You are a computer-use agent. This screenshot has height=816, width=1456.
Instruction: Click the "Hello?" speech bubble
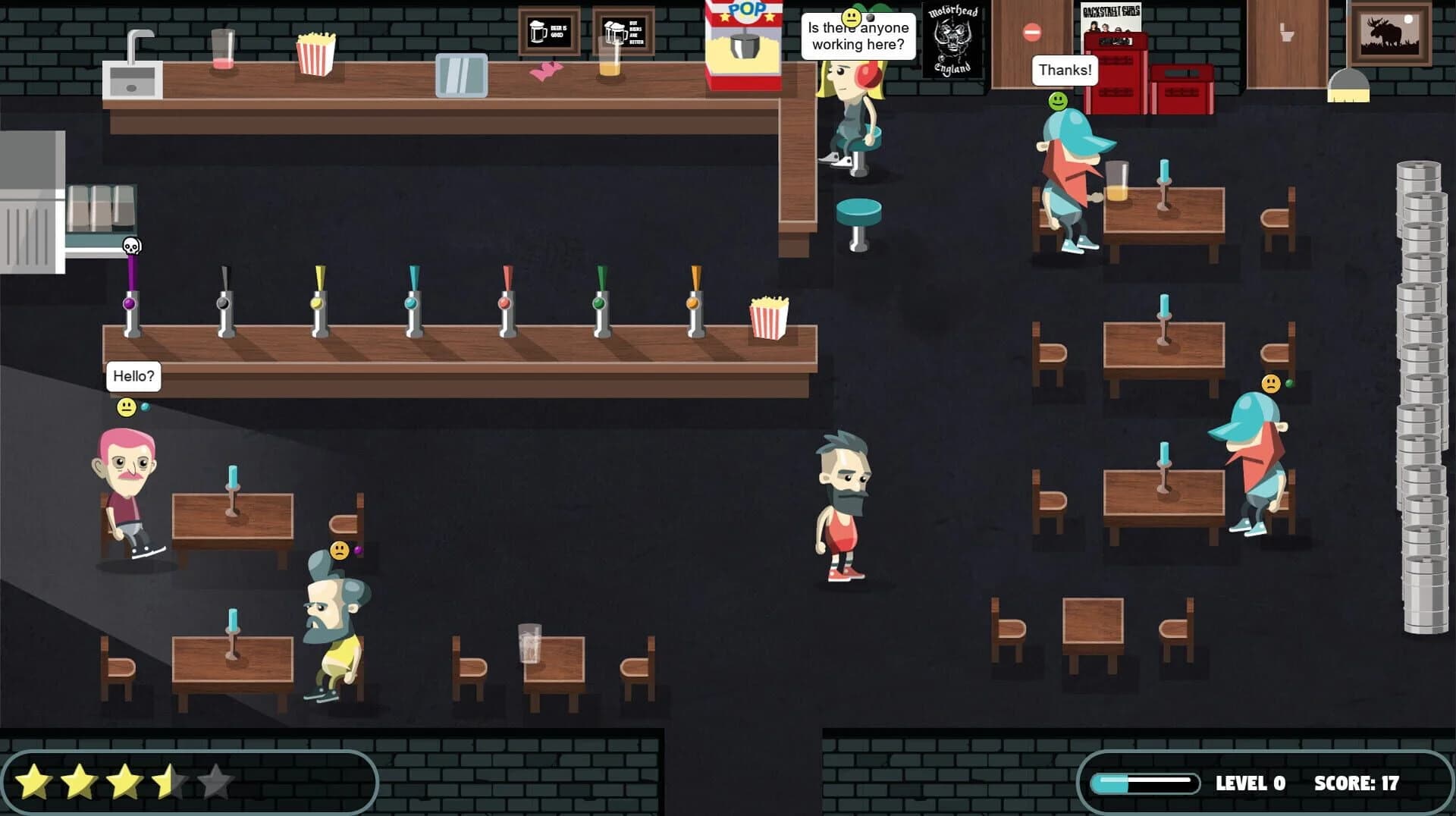point(133,375)
